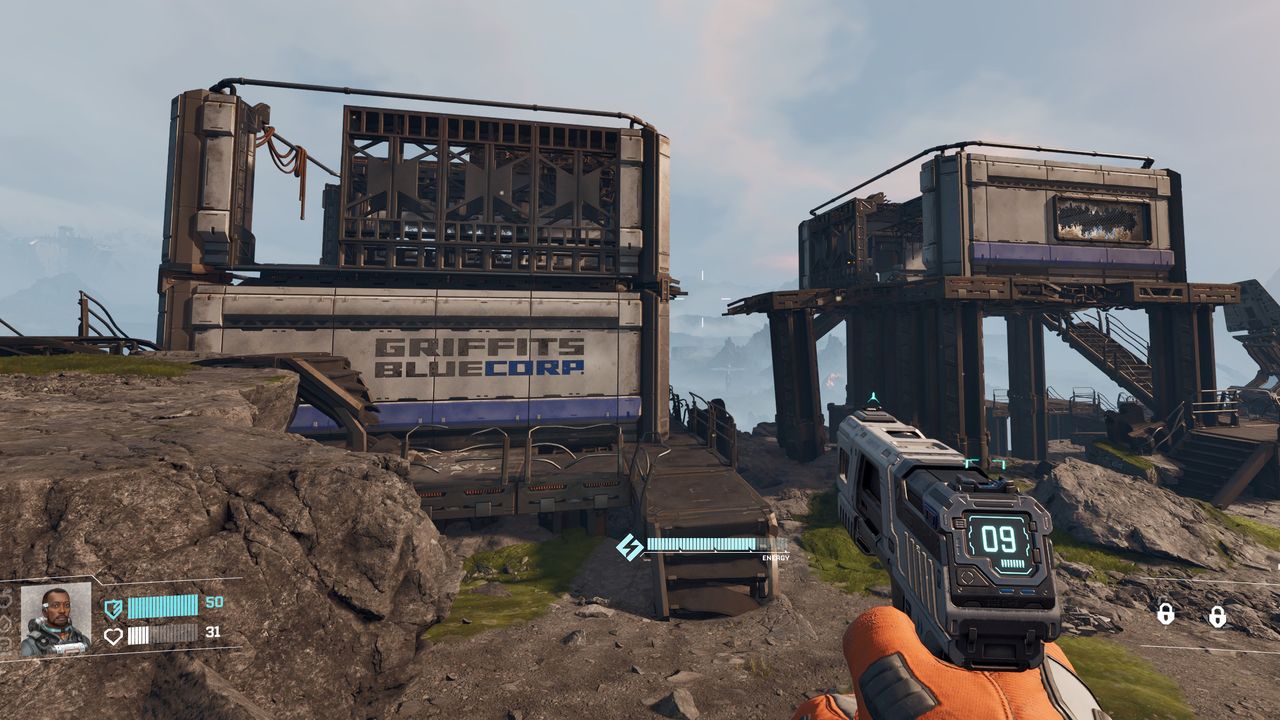
Task: Click the health value reading 31
Action: point(213,634)
